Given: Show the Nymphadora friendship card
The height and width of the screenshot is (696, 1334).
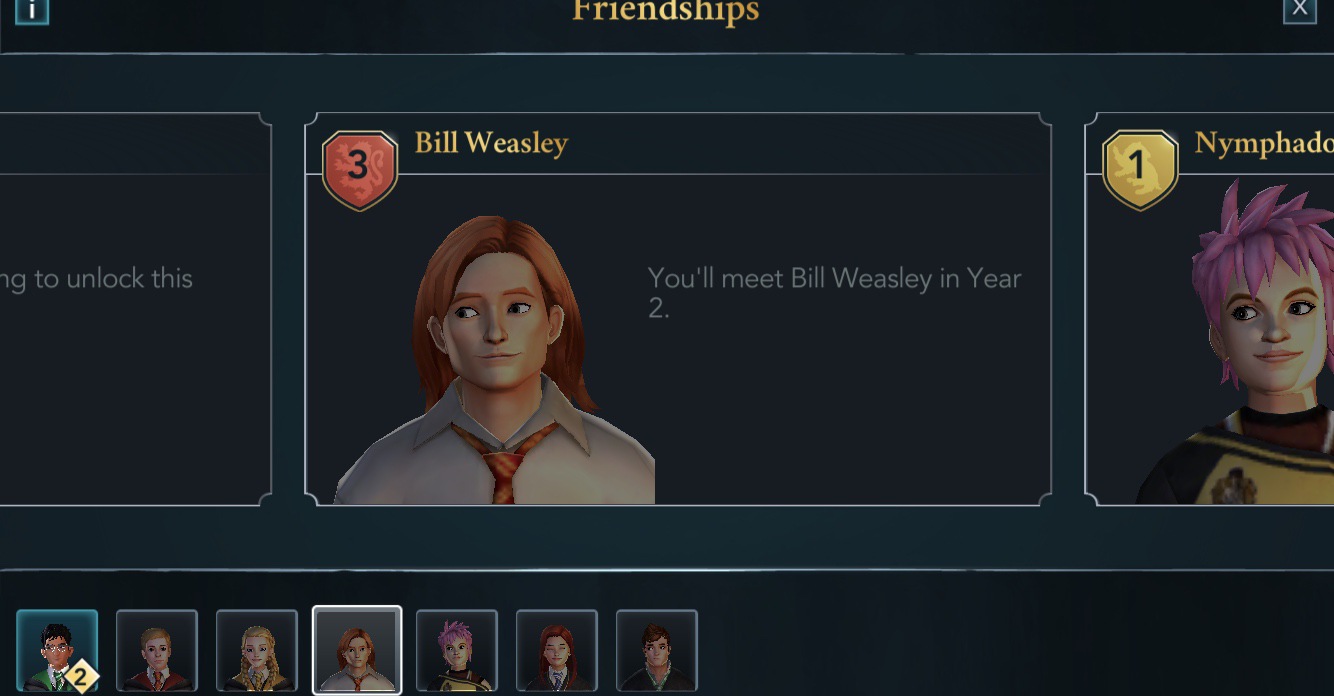Looking at the screenshot, I should point(1210,310).
